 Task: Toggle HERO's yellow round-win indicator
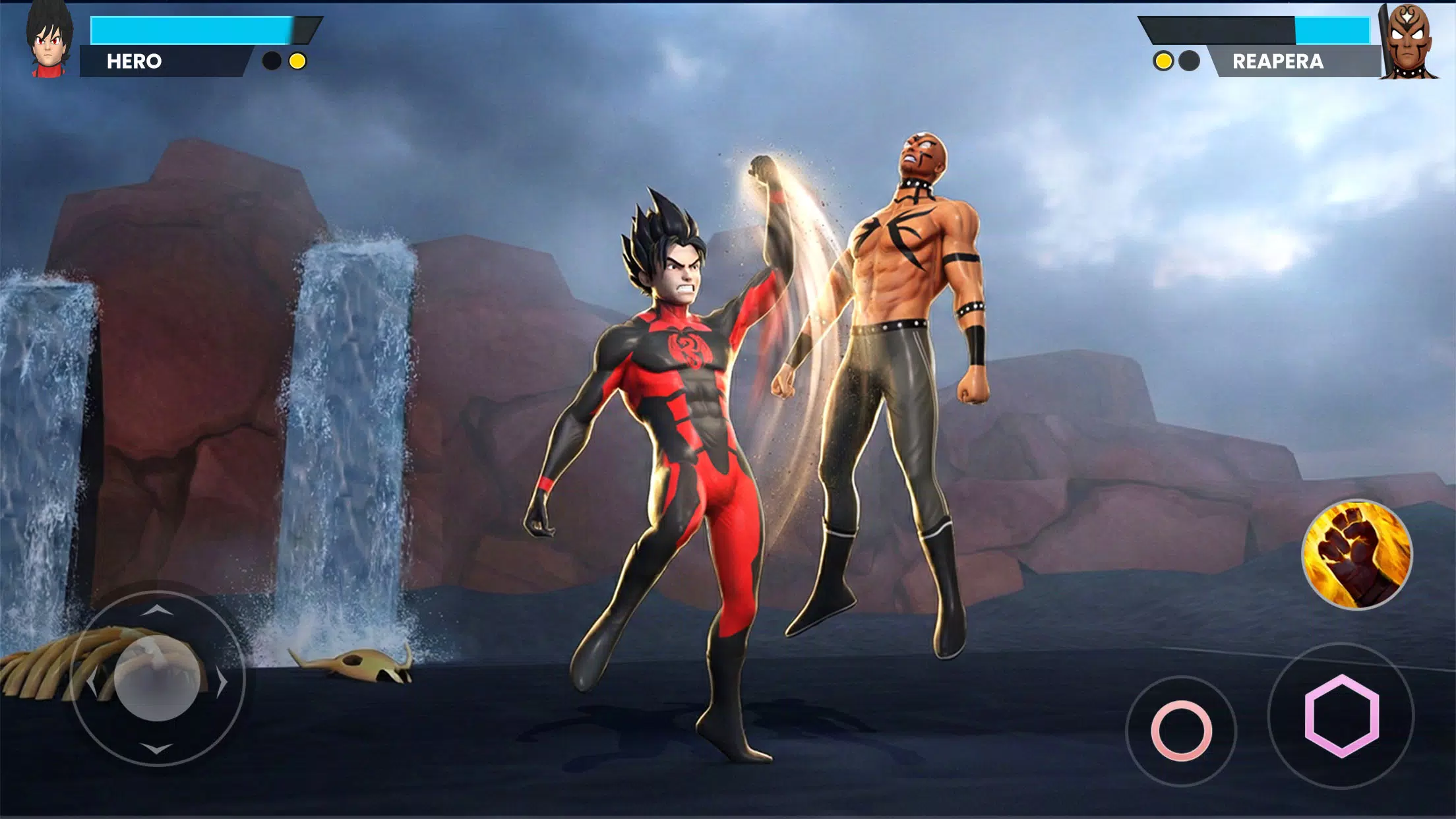point(297,61)
